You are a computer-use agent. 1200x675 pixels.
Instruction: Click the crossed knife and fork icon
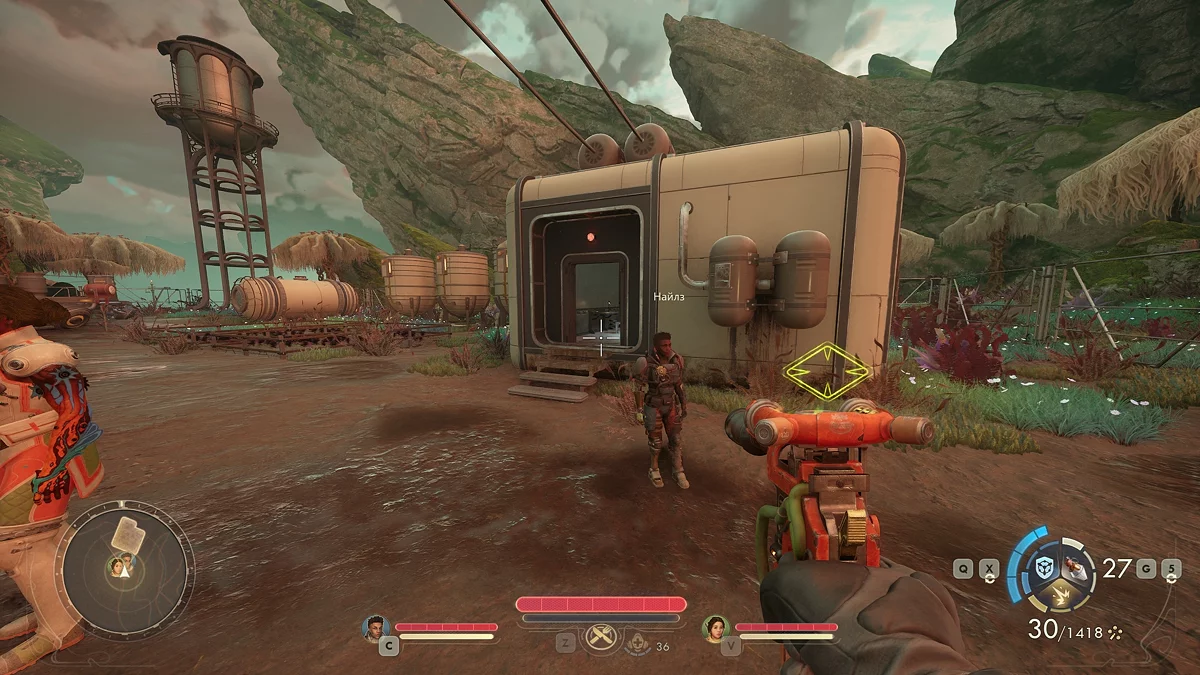(x=600, y=636)
